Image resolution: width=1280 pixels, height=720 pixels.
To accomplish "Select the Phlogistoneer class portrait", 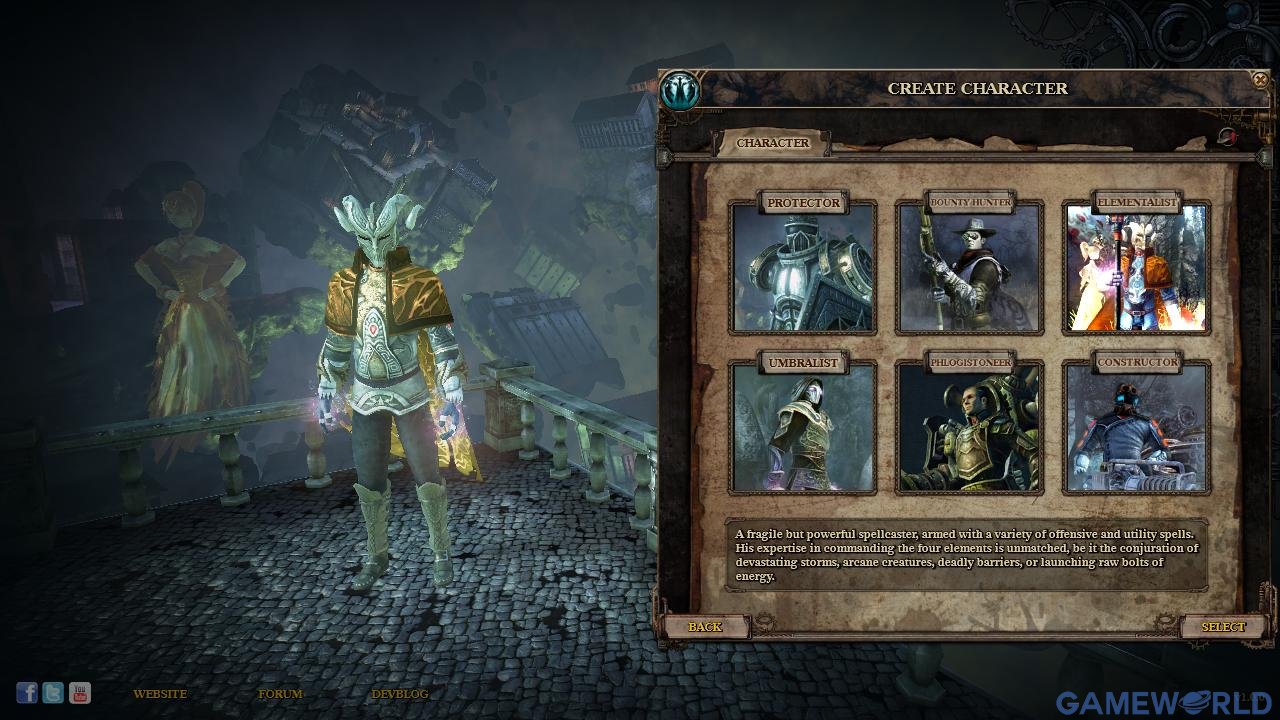I will pyautogui.click(x=969, y=428).
